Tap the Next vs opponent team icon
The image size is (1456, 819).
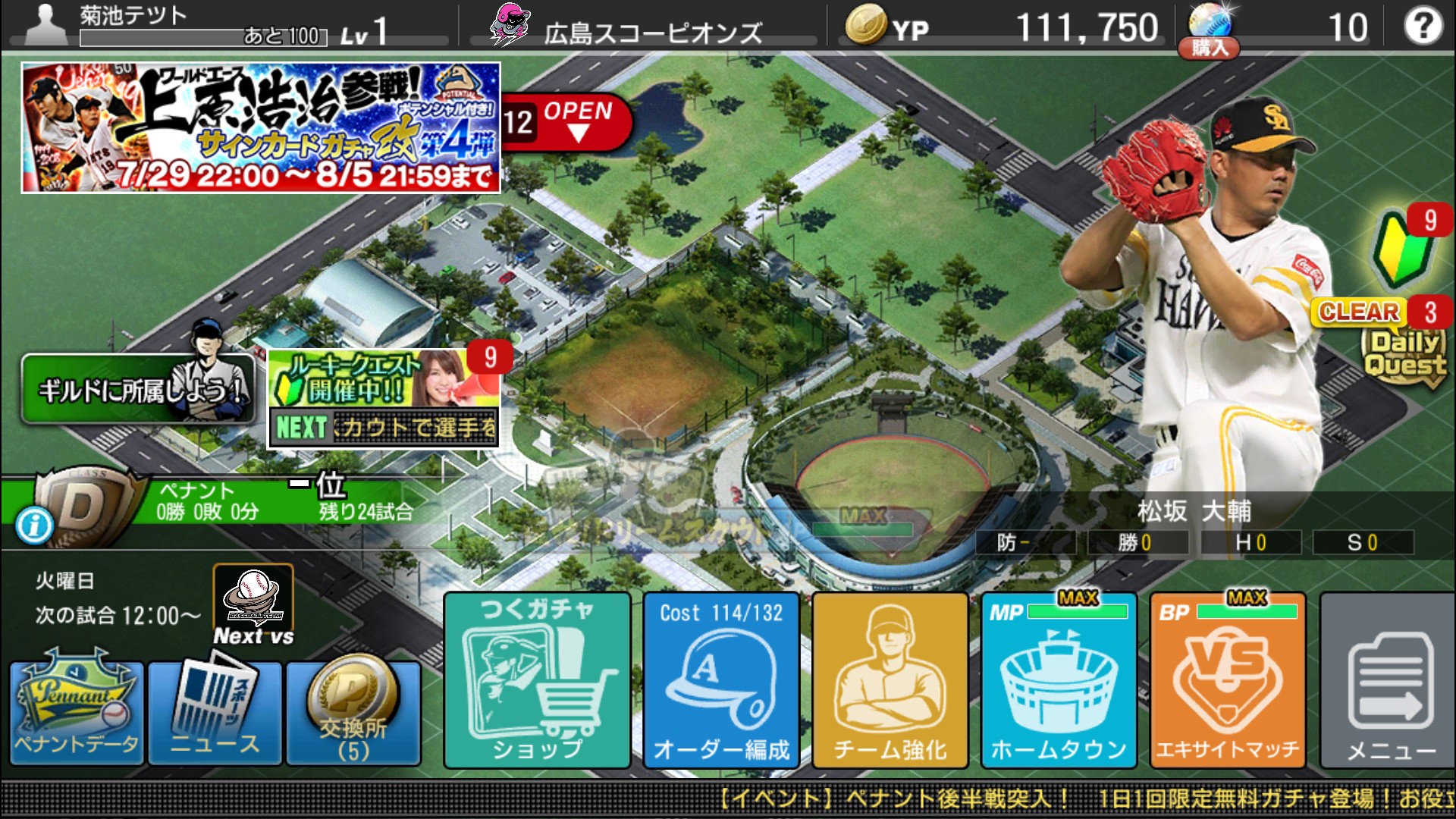(253, 604)
